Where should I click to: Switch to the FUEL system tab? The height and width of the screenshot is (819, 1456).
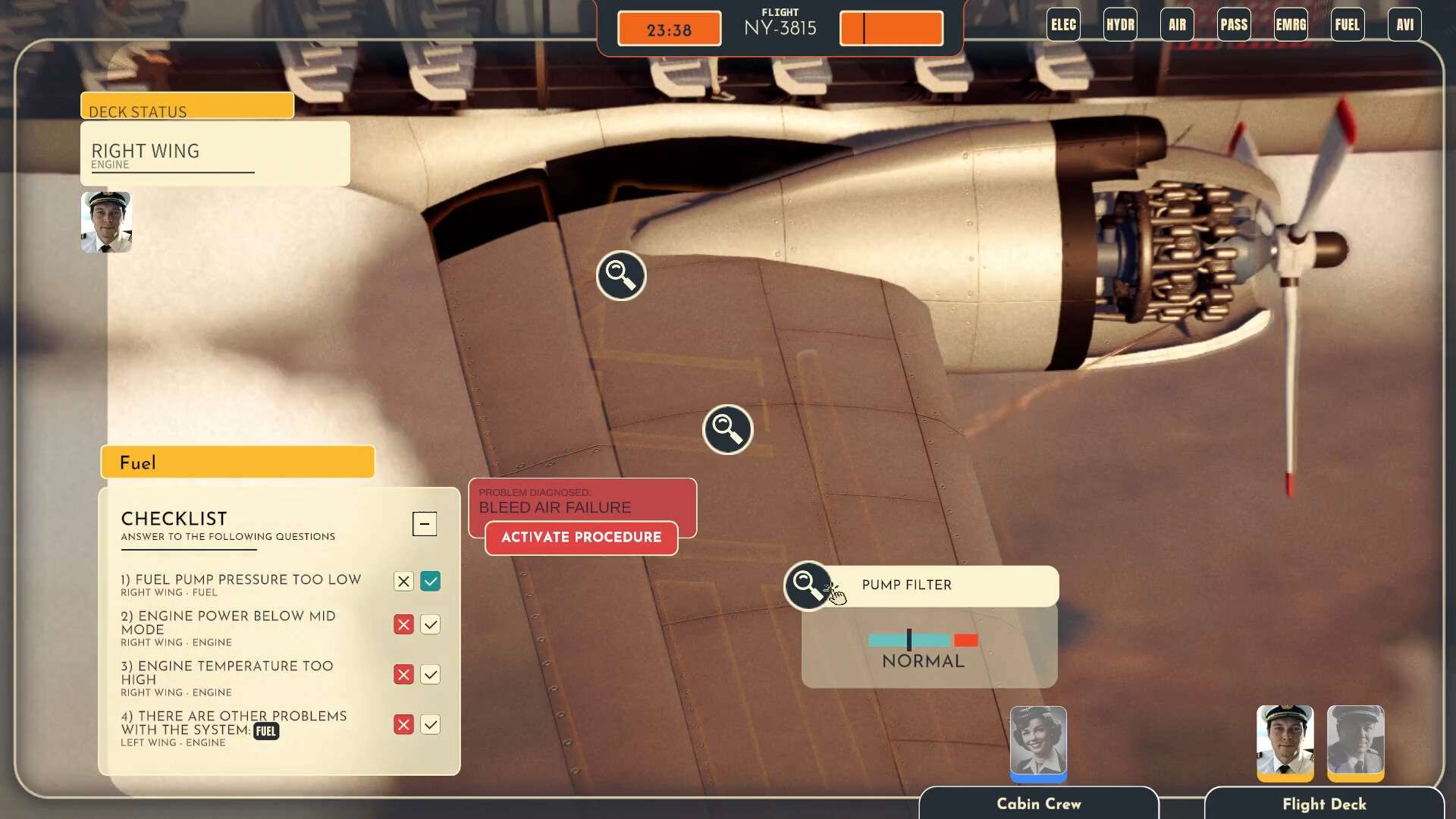coord(1348,25)
